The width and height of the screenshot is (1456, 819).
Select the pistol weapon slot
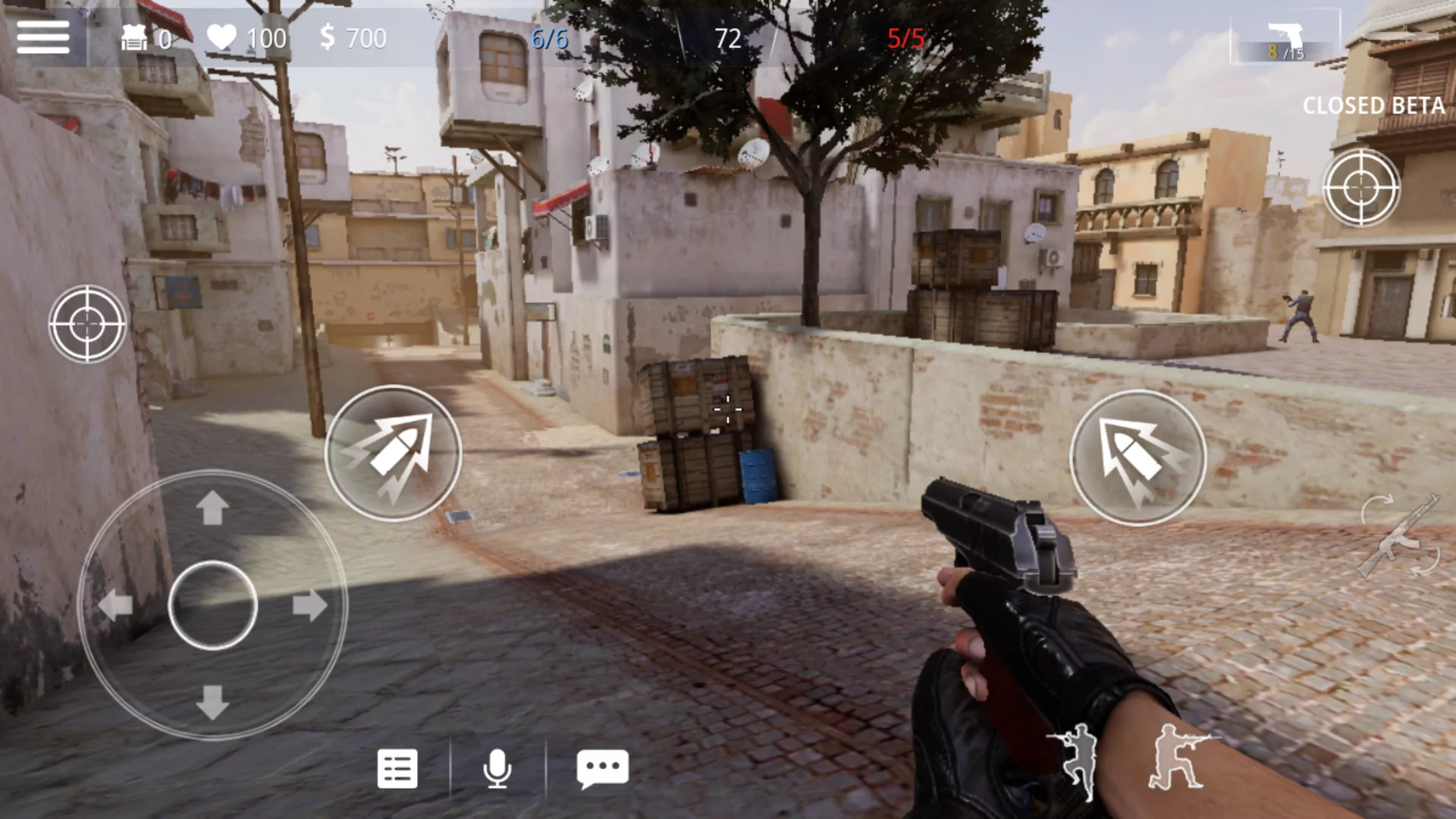[x=1285, y=39]
